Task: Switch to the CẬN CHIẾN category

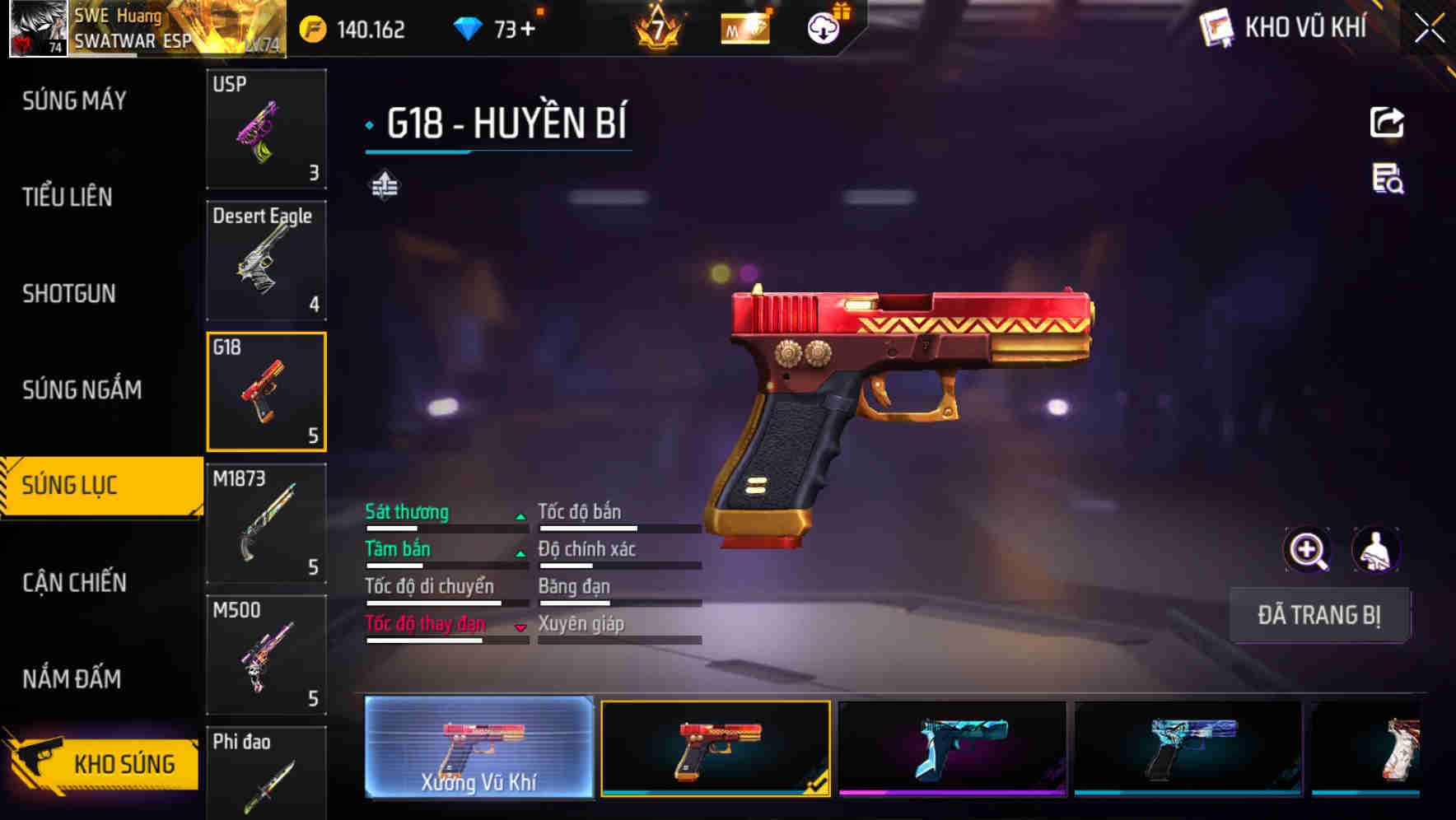Action: (x=74, y=583)
